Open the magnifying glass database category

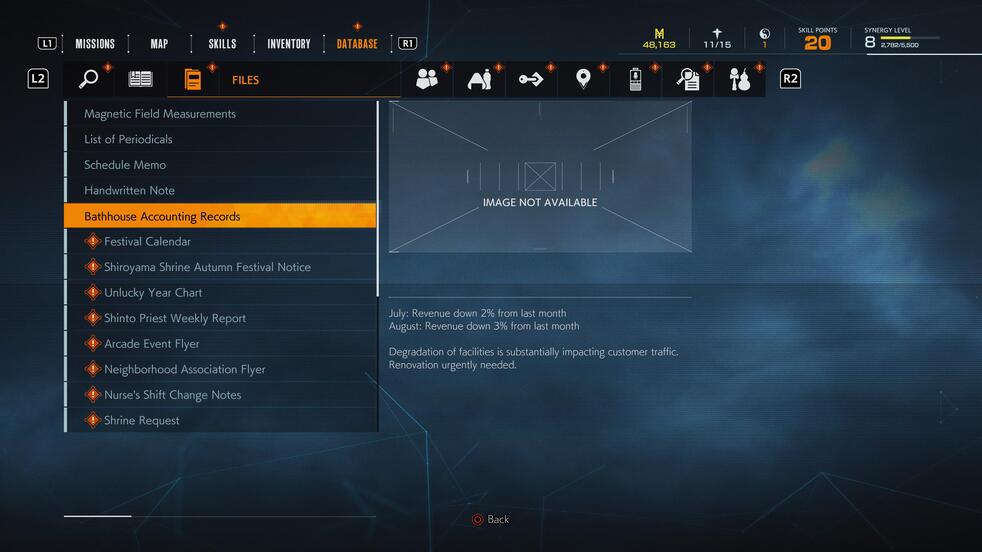89,79
